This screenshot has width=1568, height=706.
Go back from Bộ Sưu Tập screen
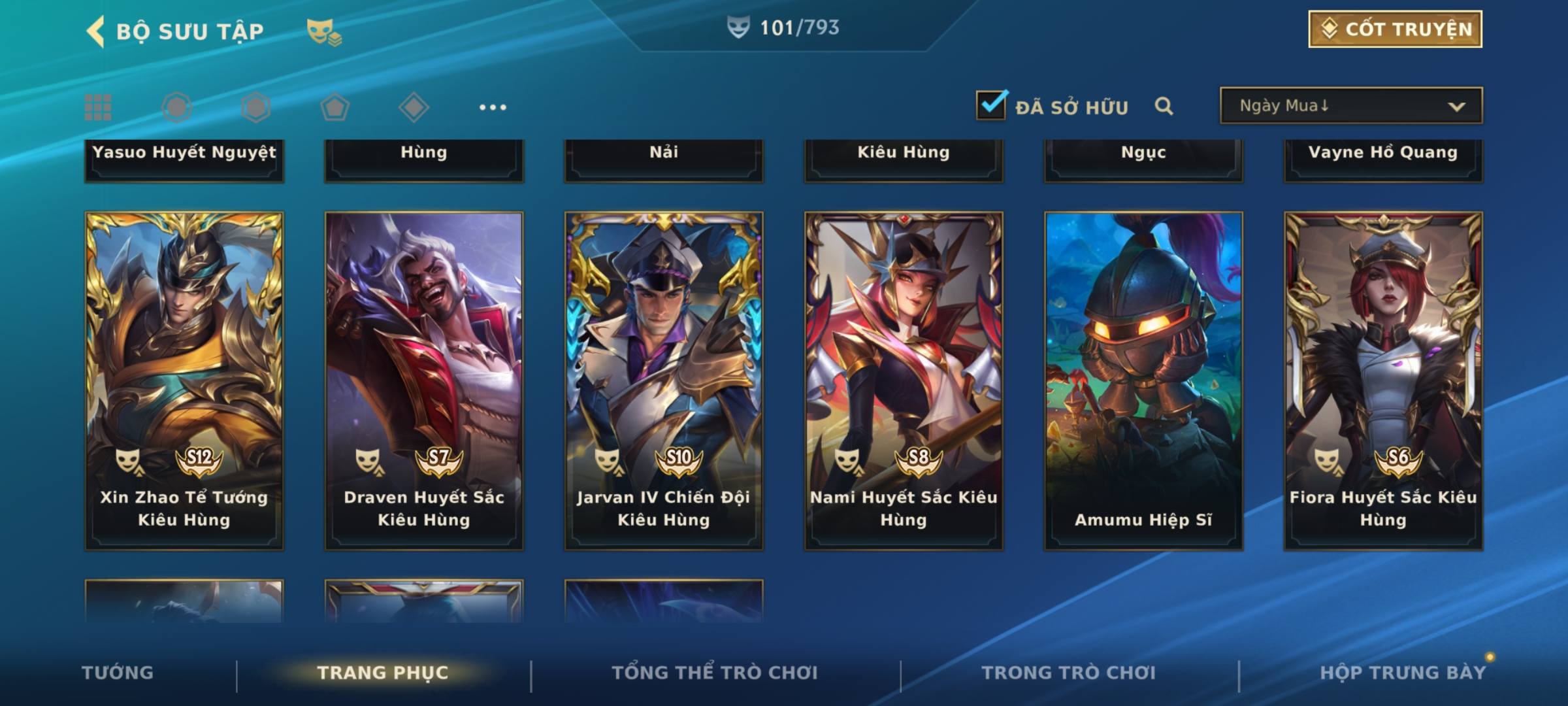click(x=96, y=31)
